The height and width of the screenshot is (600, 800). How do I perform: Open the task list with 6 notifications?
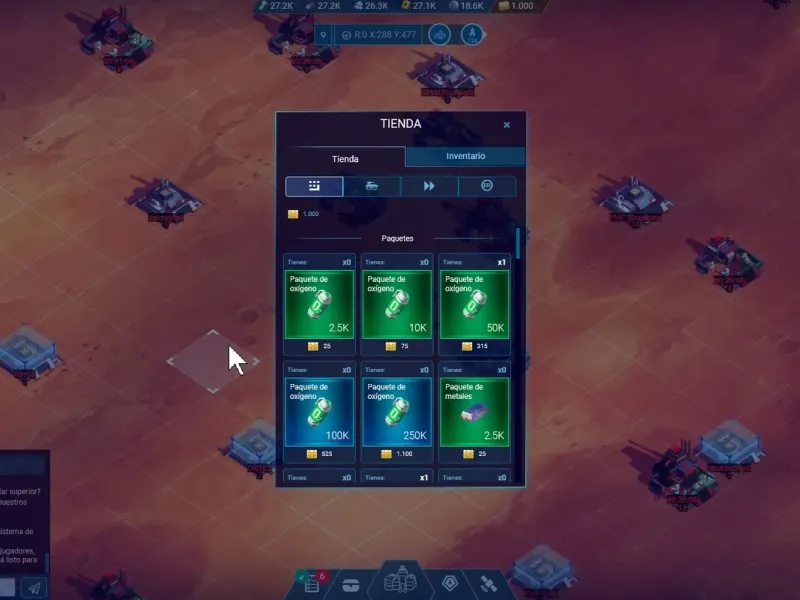point(311,583)
